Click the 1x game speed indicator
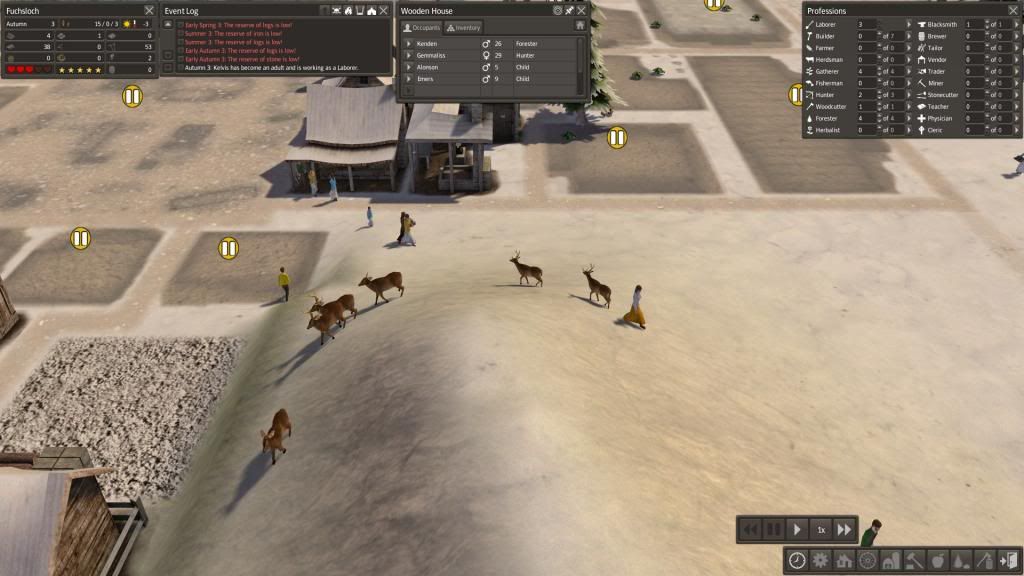Viewport: 1024px width, 576px height. [x=821, y=529]
